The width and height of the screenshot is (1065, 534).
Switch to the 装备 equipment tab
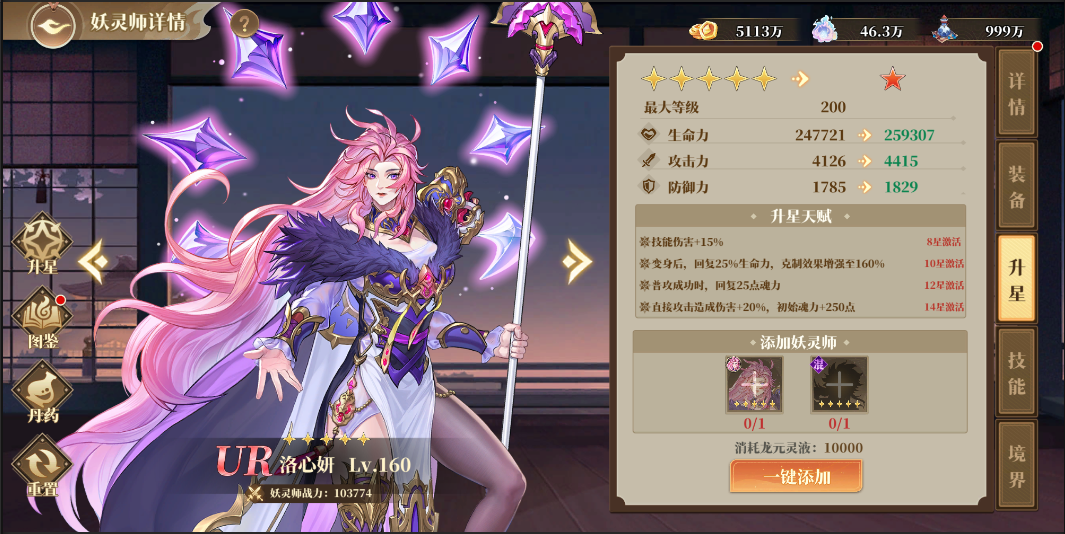pos(1016,186)
